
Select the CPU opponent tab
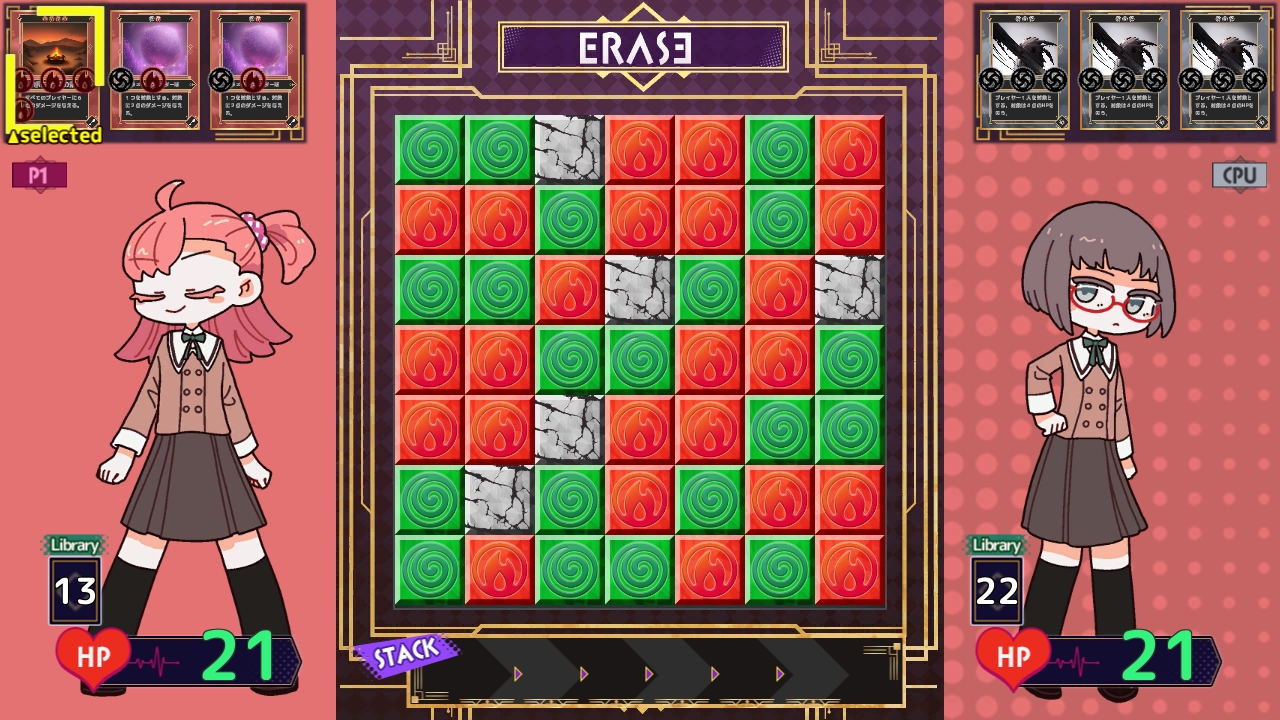[x=1240, y=174]
